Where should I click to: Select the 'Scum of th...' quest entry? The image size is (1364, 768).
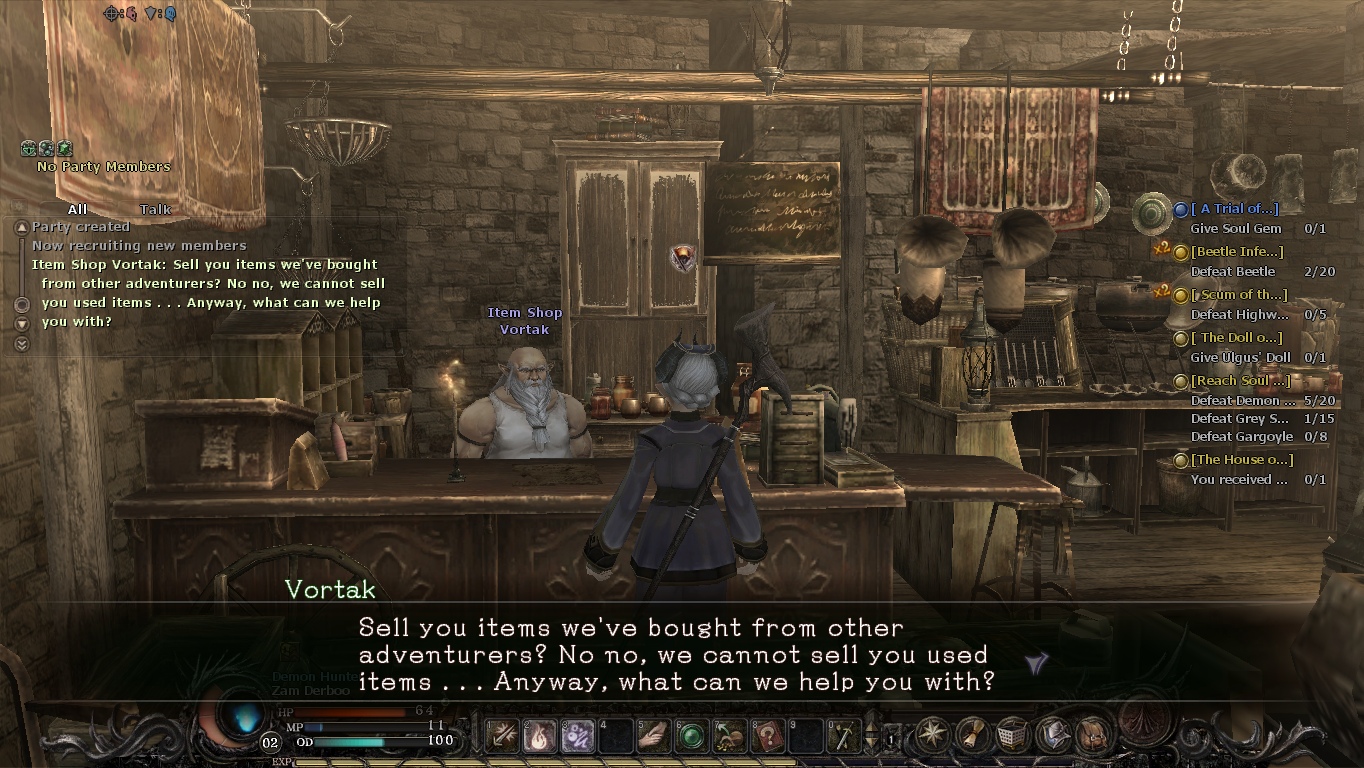(1239, 295)
